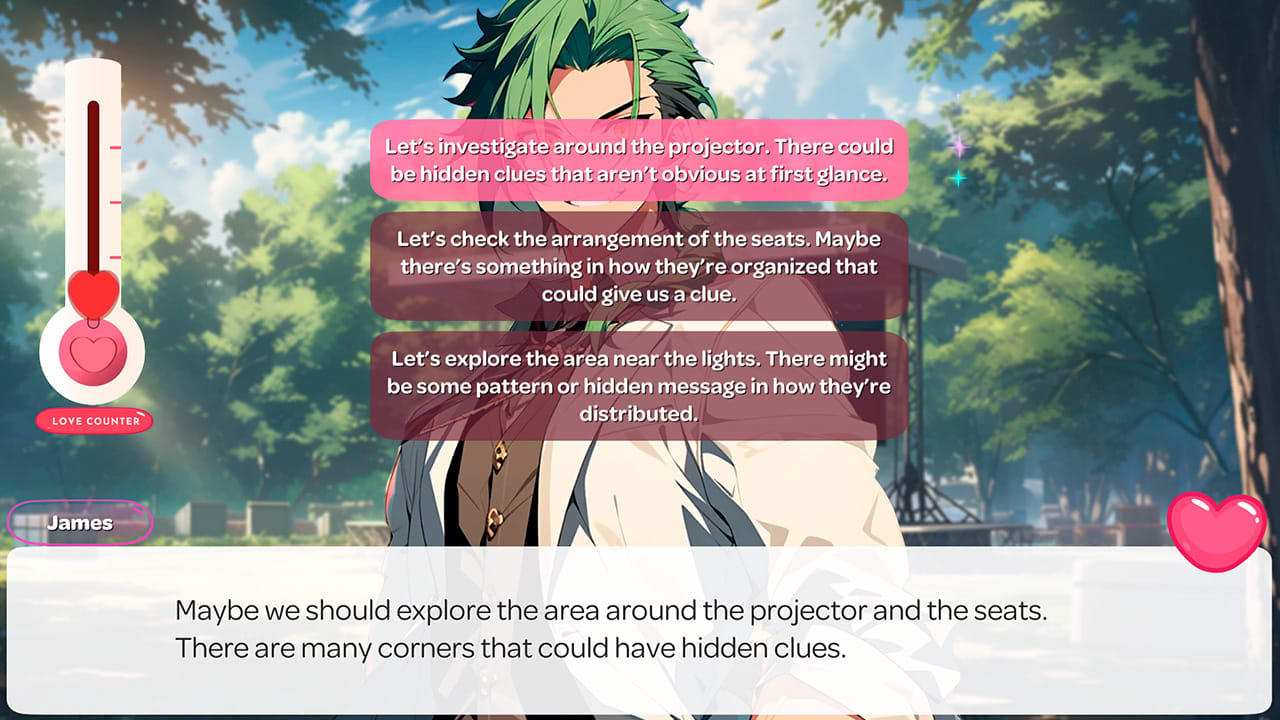Click the pink heart inside the thermometer bulb
Screen dimensions: 1280x720
pyautogui.click(x=92, y=352)
